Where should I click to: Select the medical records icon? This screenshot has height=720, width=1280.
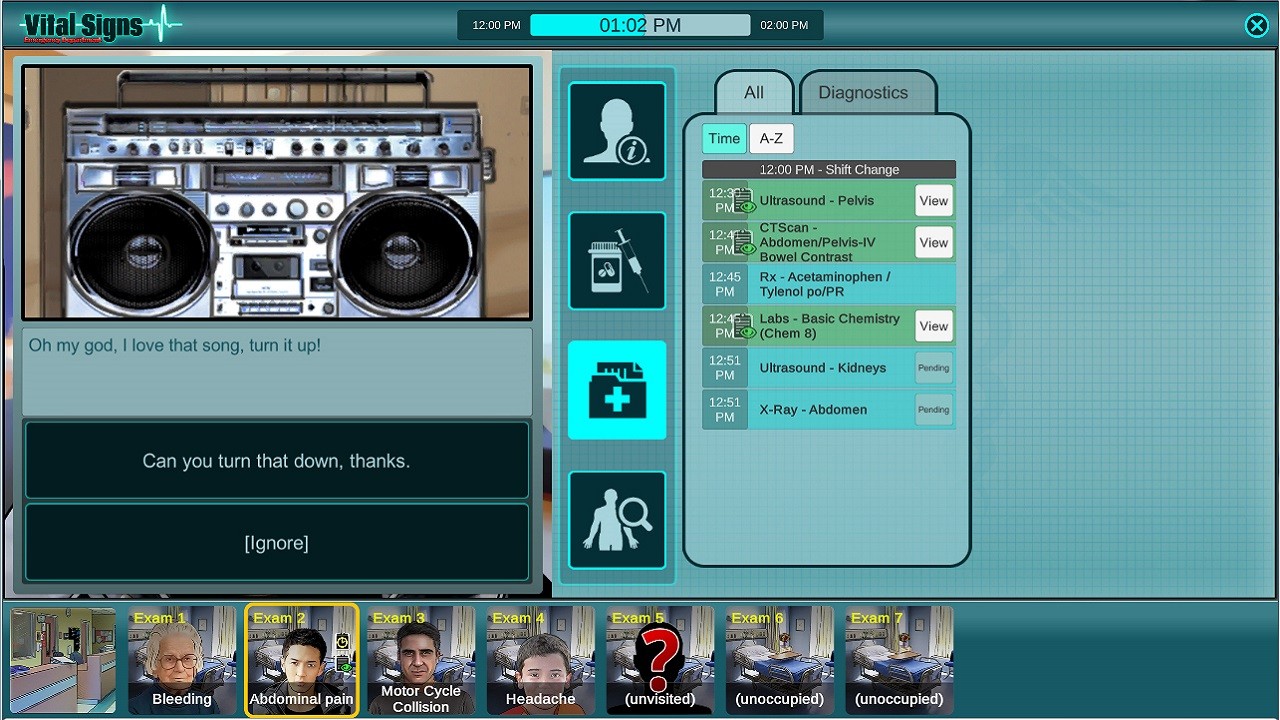pos(616,390)
